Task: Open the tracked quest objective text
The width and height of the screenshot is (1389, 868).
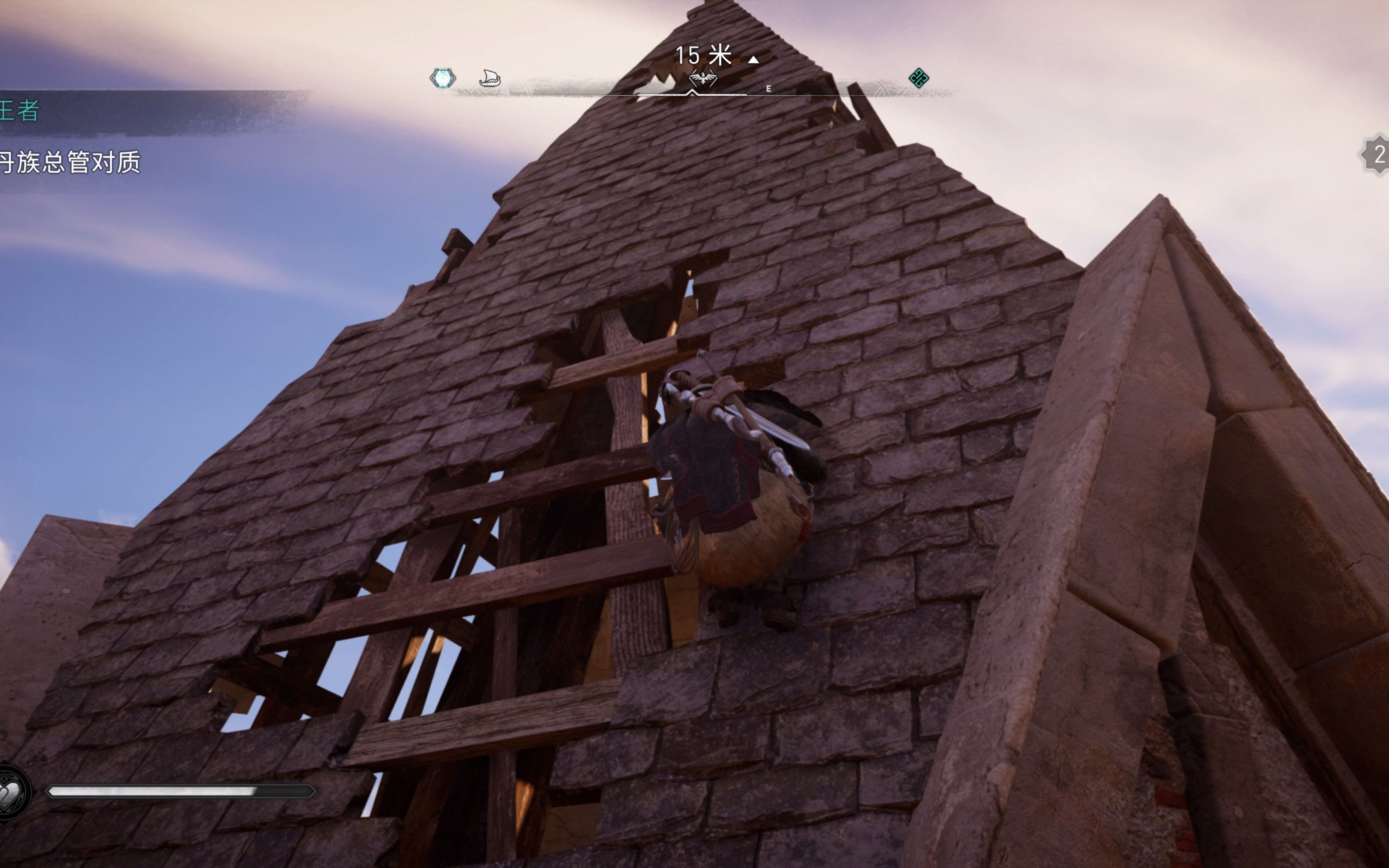Action: 70,162
